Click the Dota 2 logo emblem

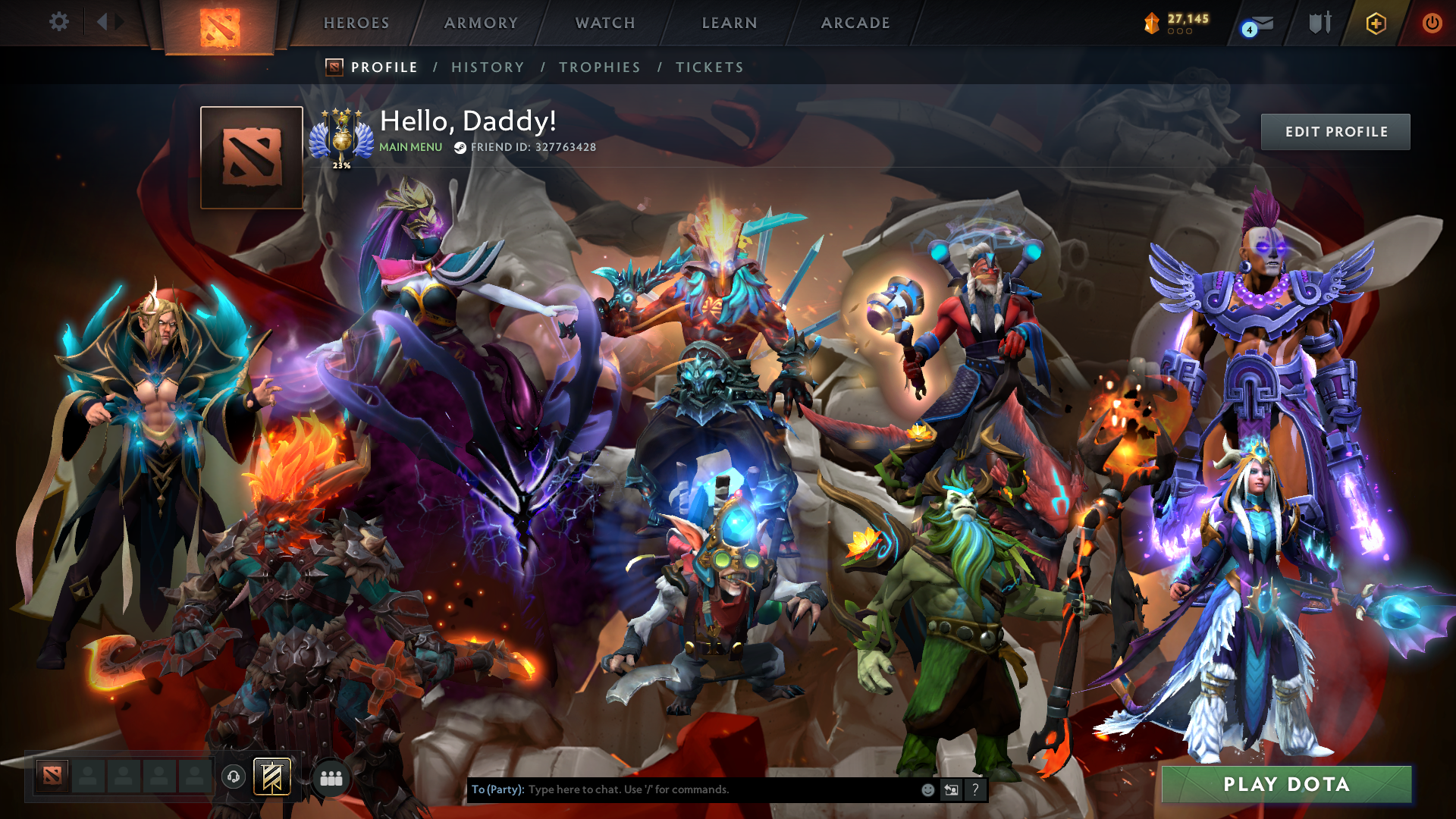pyautogui.click(x=222, y=23)
